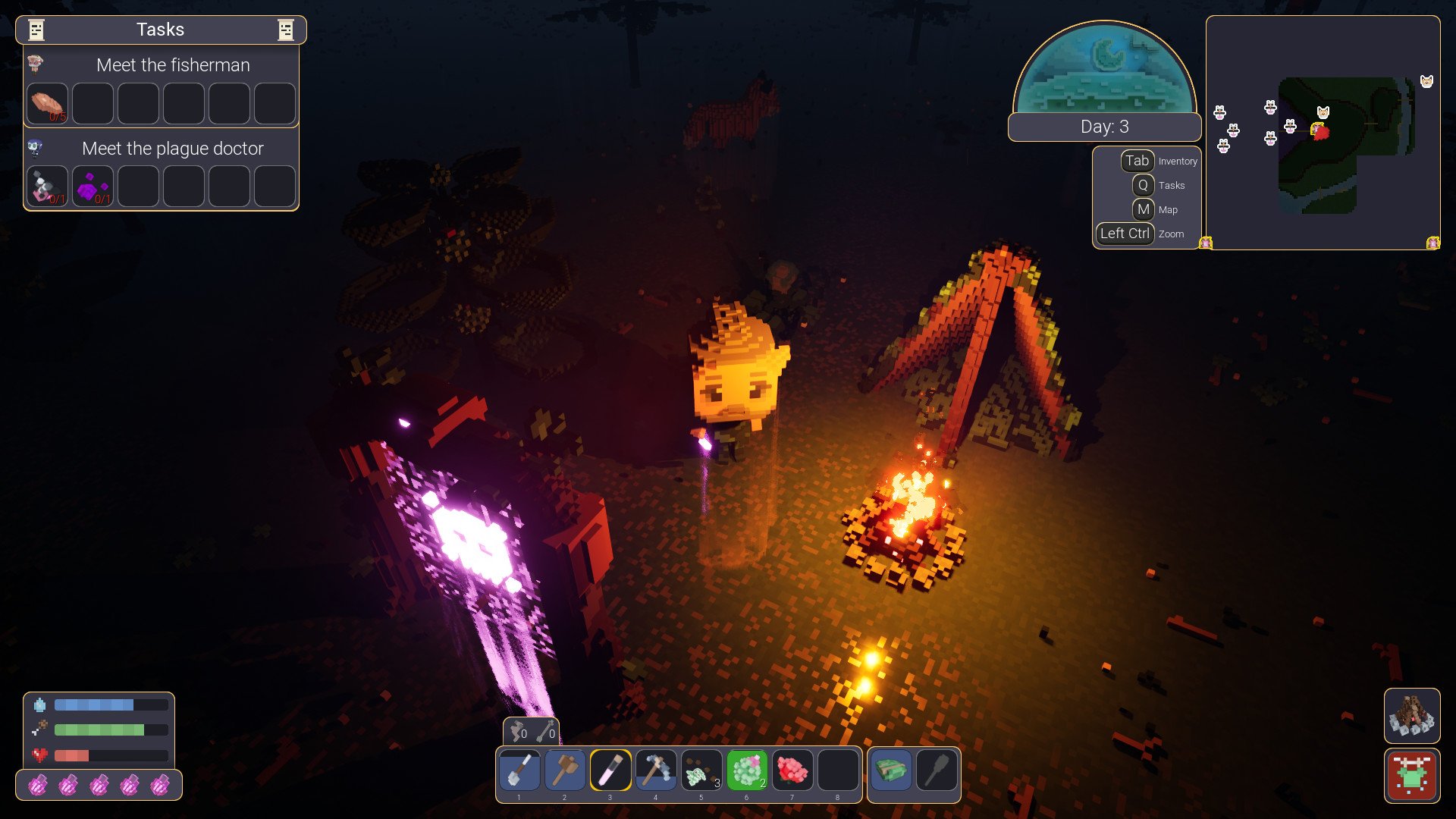Click the wet clothes drying status icon
The image size is (1456, 819).
[1411, 776]
